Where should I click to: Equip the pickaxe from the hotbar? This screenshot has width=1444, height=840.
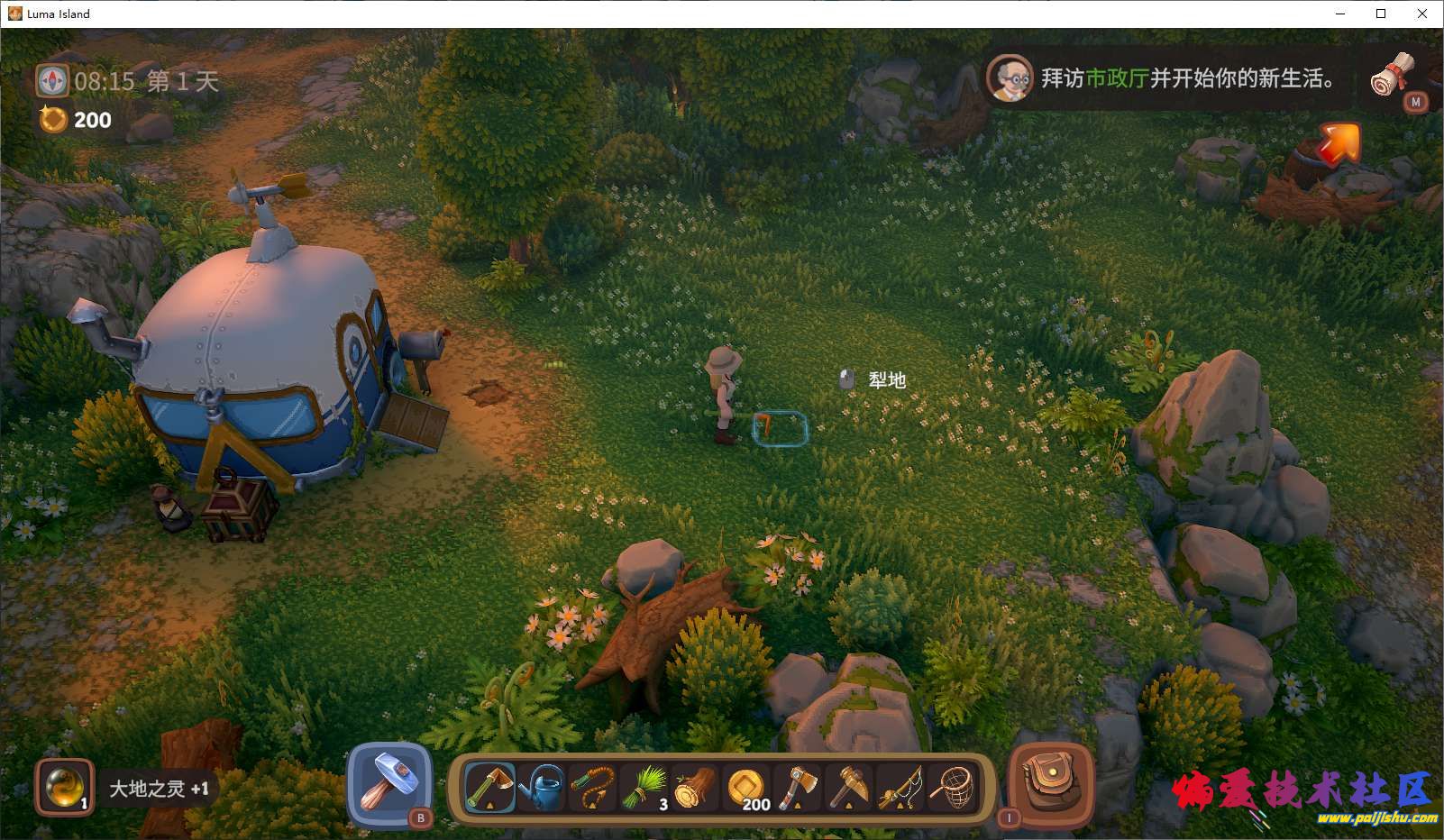850,788
